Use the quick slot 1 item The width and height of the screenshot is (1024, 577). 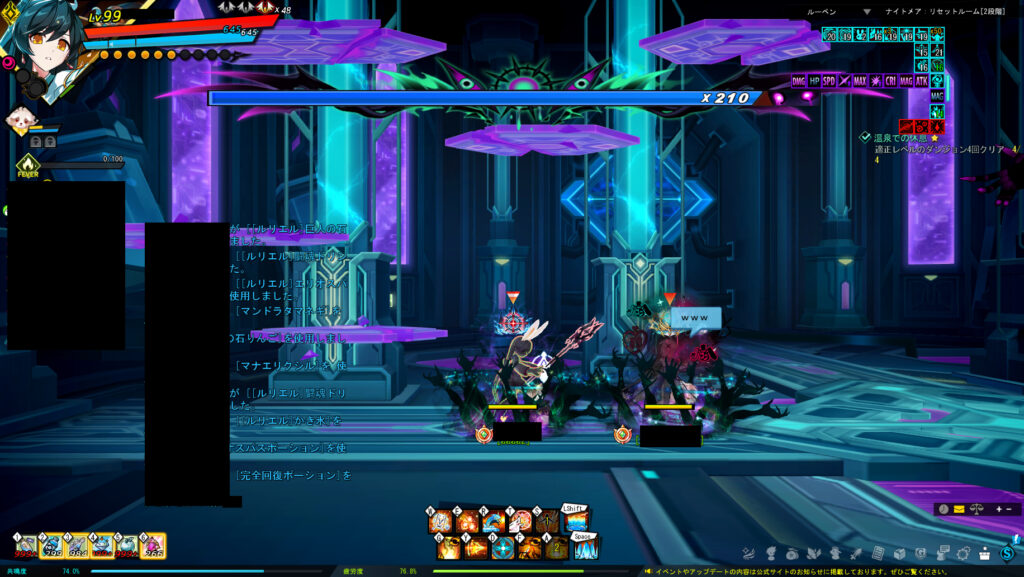[27, 546]
